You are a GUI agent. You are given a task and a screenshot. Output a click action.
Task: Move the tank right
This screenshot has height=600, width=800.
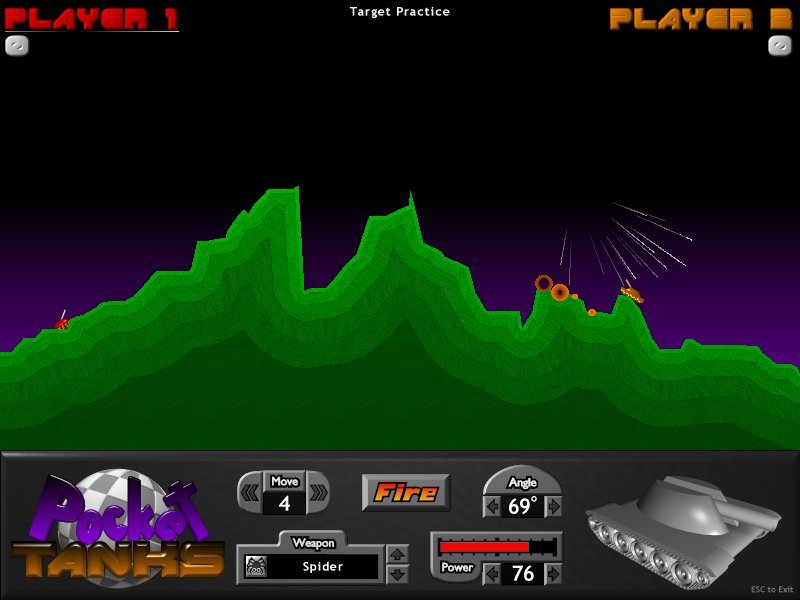(x=319, y=492)
